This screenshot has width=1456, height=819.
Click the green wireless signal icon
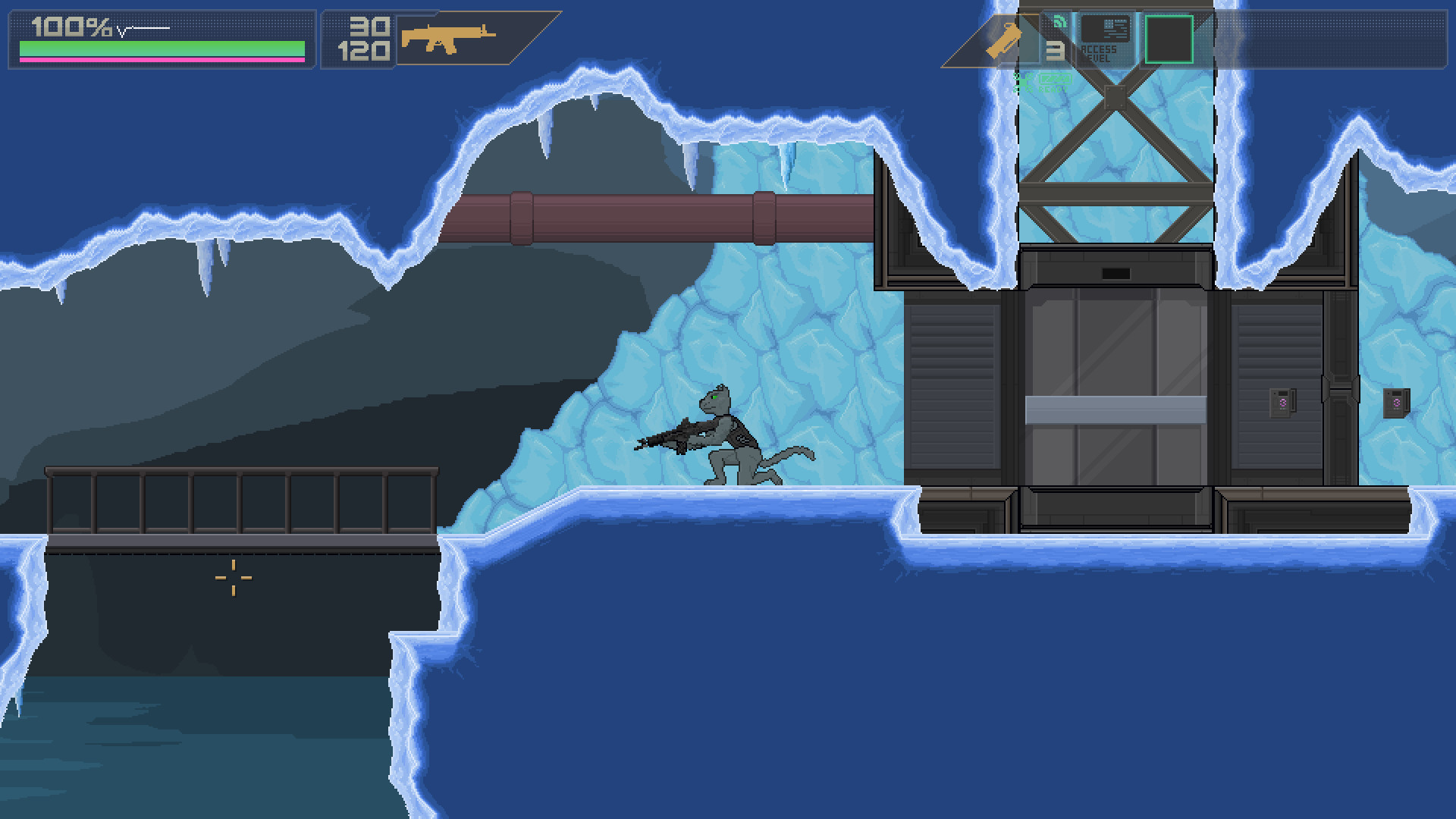(1060, 22)
